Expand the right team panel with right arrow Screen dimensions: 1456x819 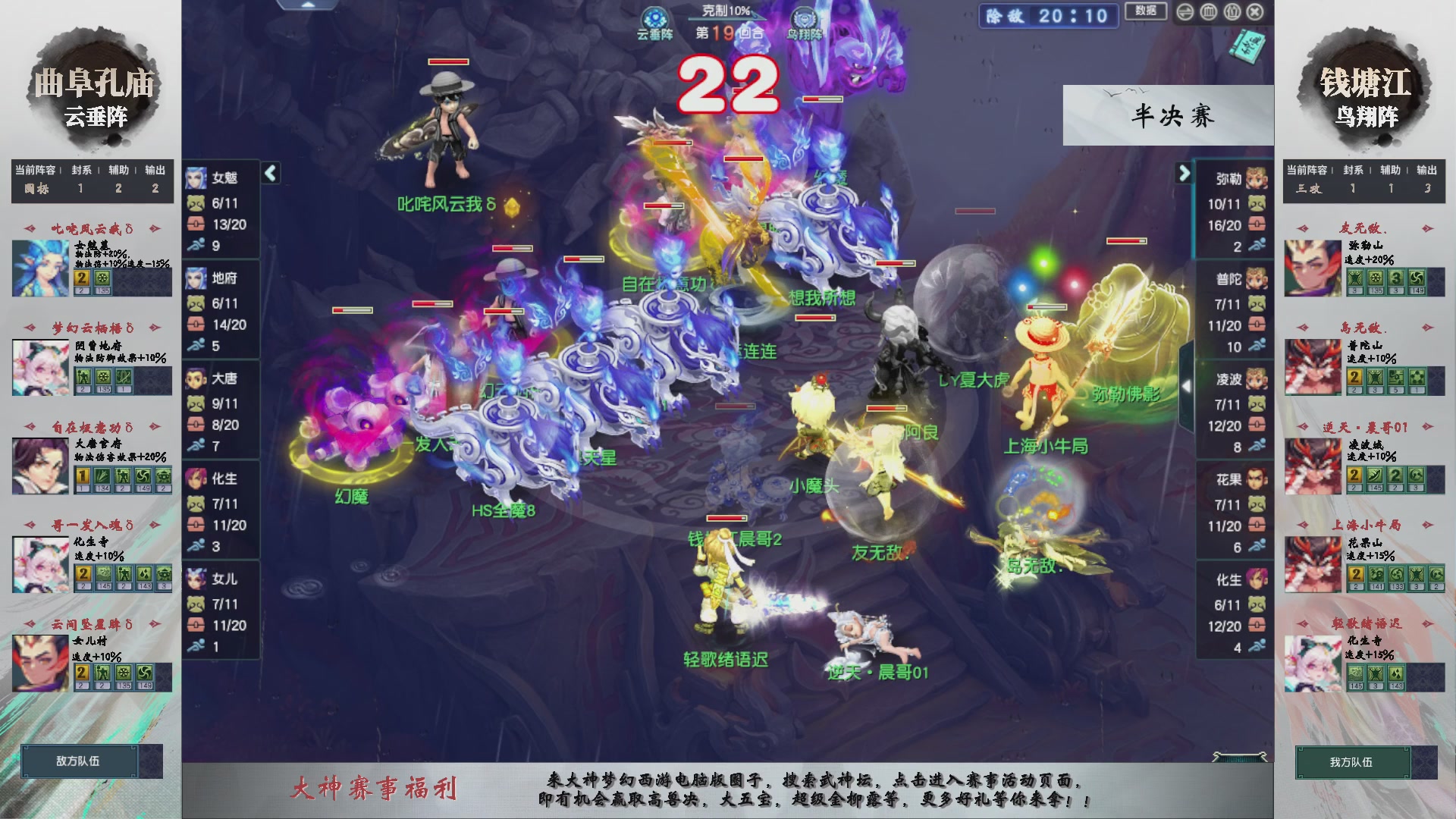1183,174
